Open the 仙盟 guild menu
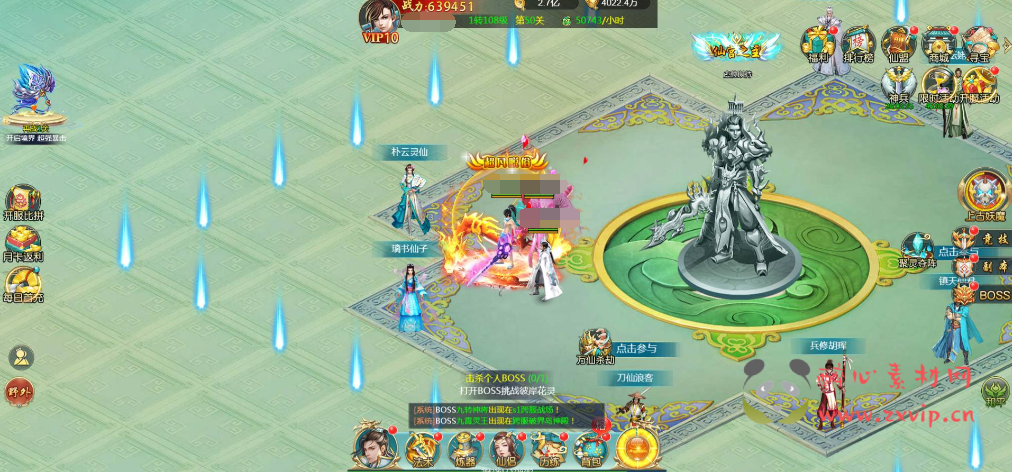The image size is (1012, 473). pos(898,44)
